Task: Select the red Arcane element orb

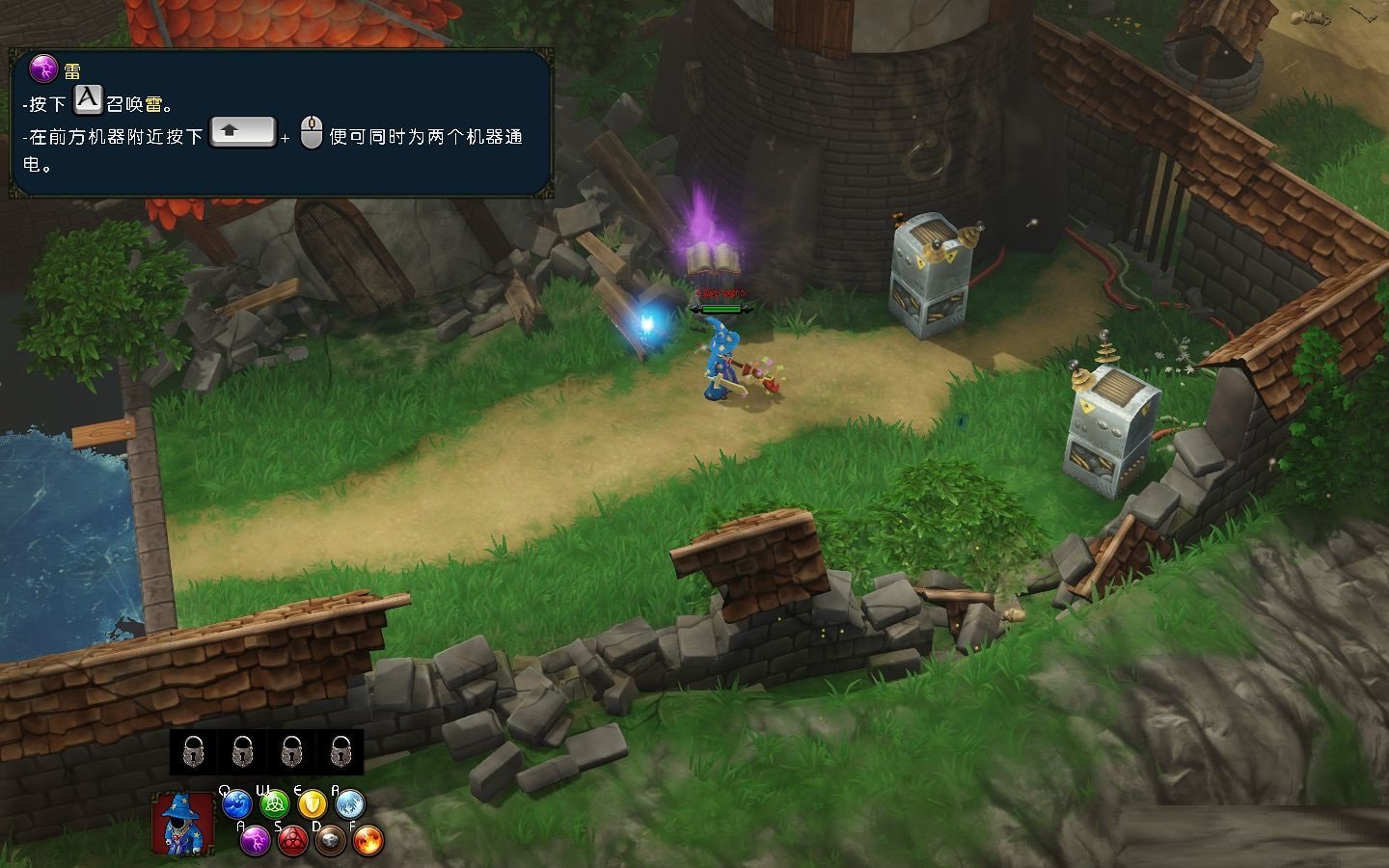Action: point(292,840)
